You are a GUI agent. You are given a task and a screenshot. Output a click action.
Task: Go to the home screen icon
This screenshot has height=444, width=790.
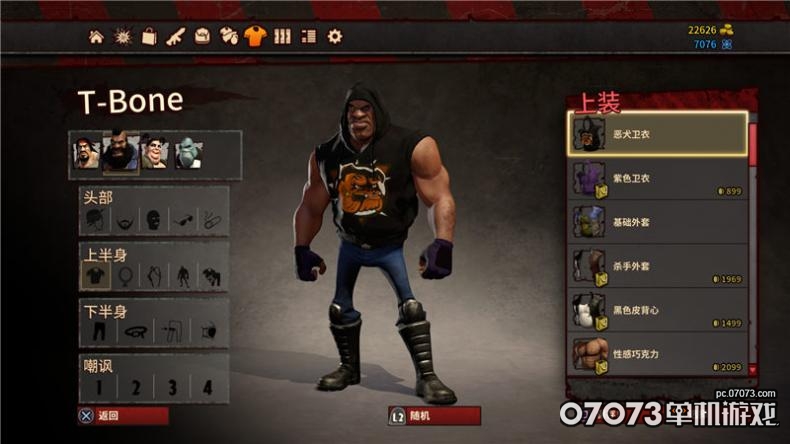point(96,36)
